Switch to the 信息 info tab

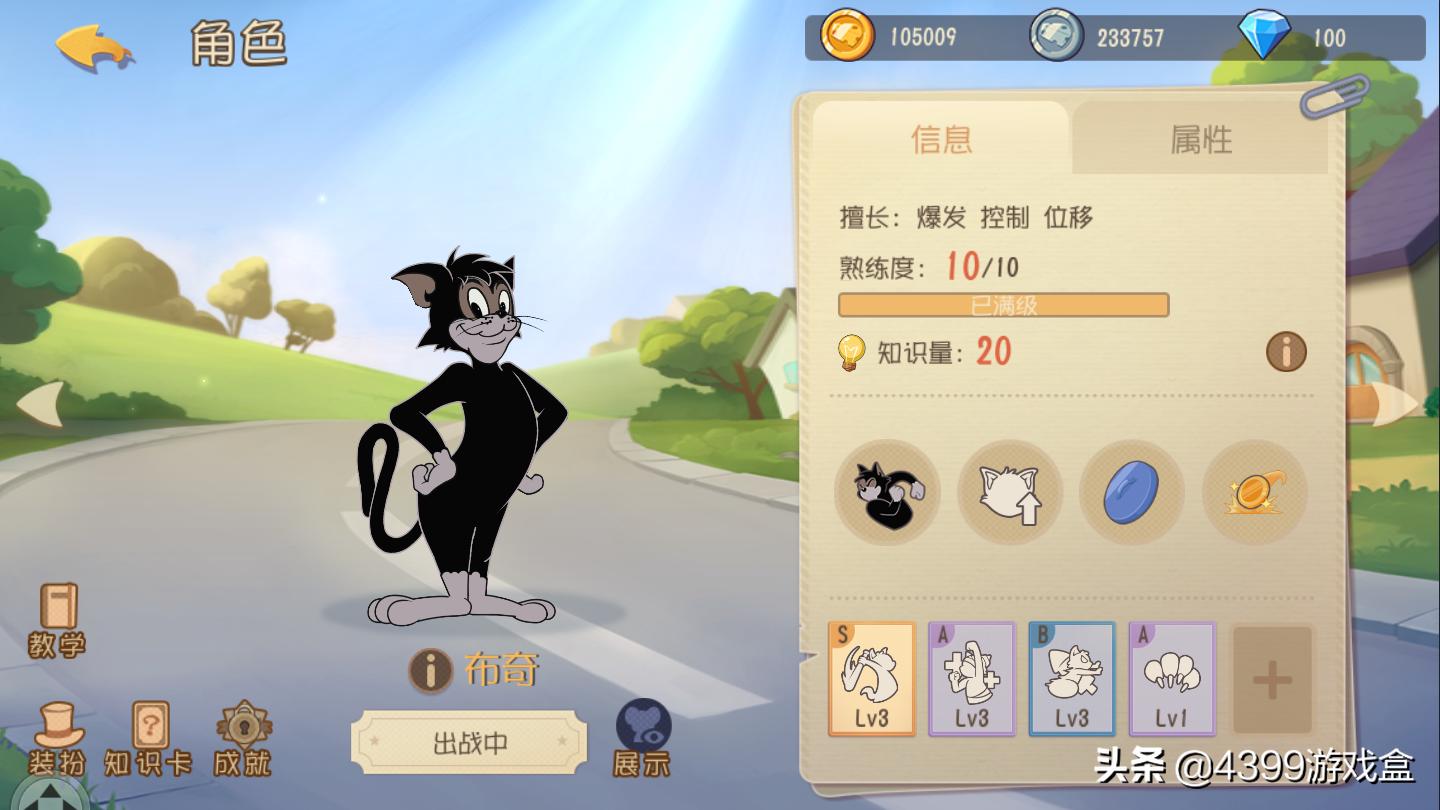(940, 140)
